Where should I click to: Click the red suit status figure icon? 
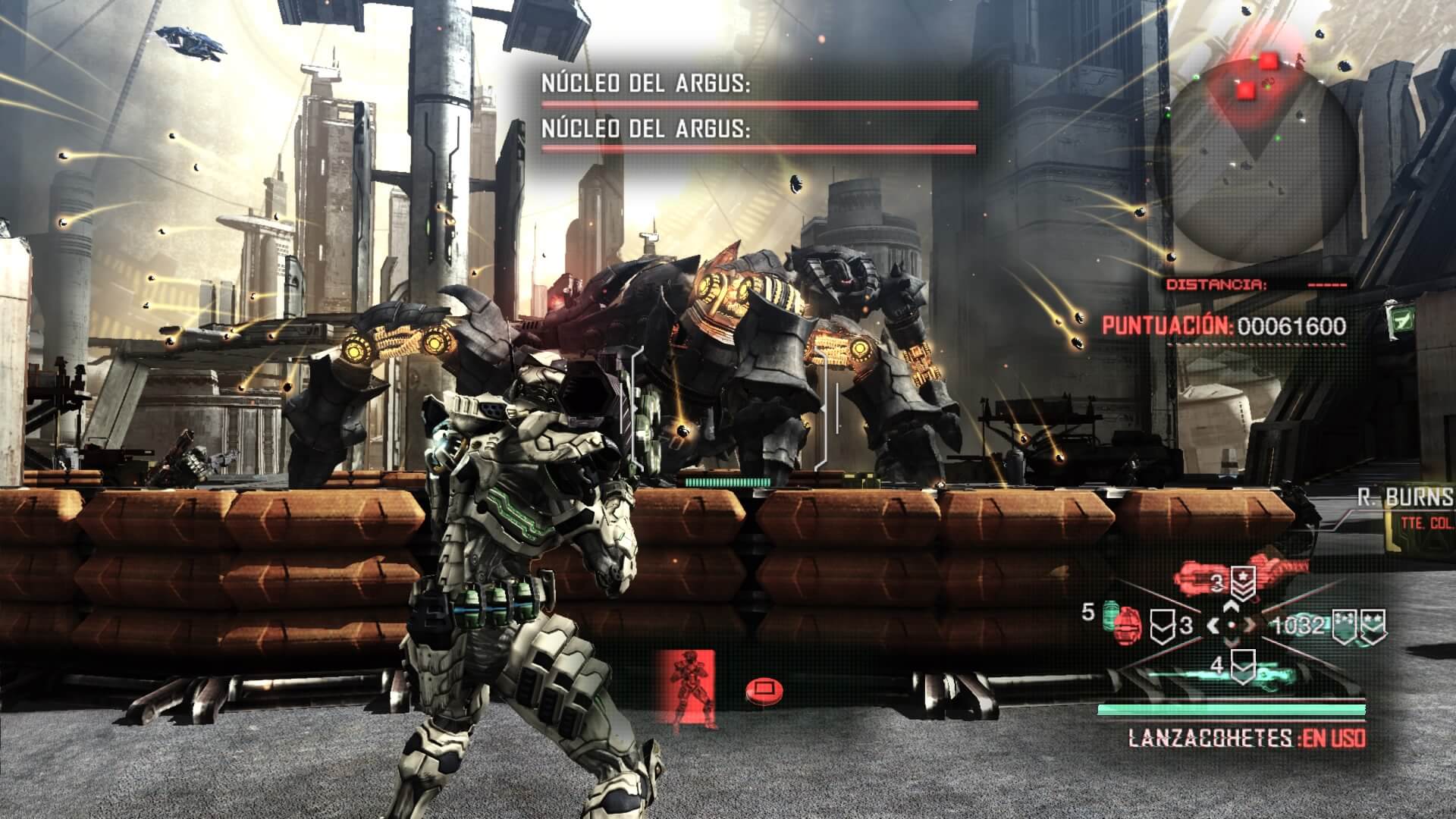pyautogui.click(x=690, y=686)
